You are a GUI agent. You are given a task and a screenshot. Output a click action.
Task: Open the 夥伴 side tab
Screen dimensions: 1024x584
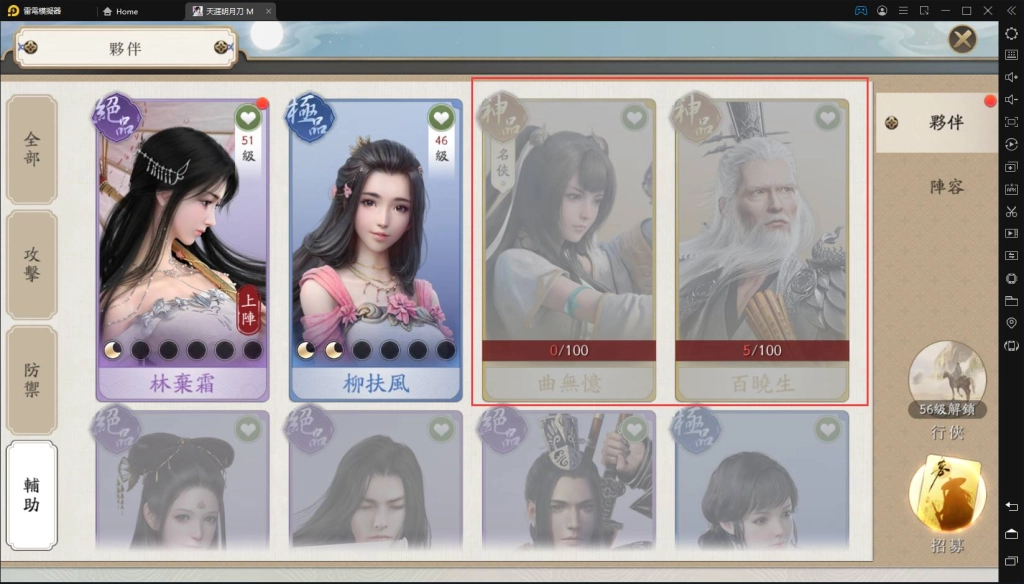pos(936,123)
